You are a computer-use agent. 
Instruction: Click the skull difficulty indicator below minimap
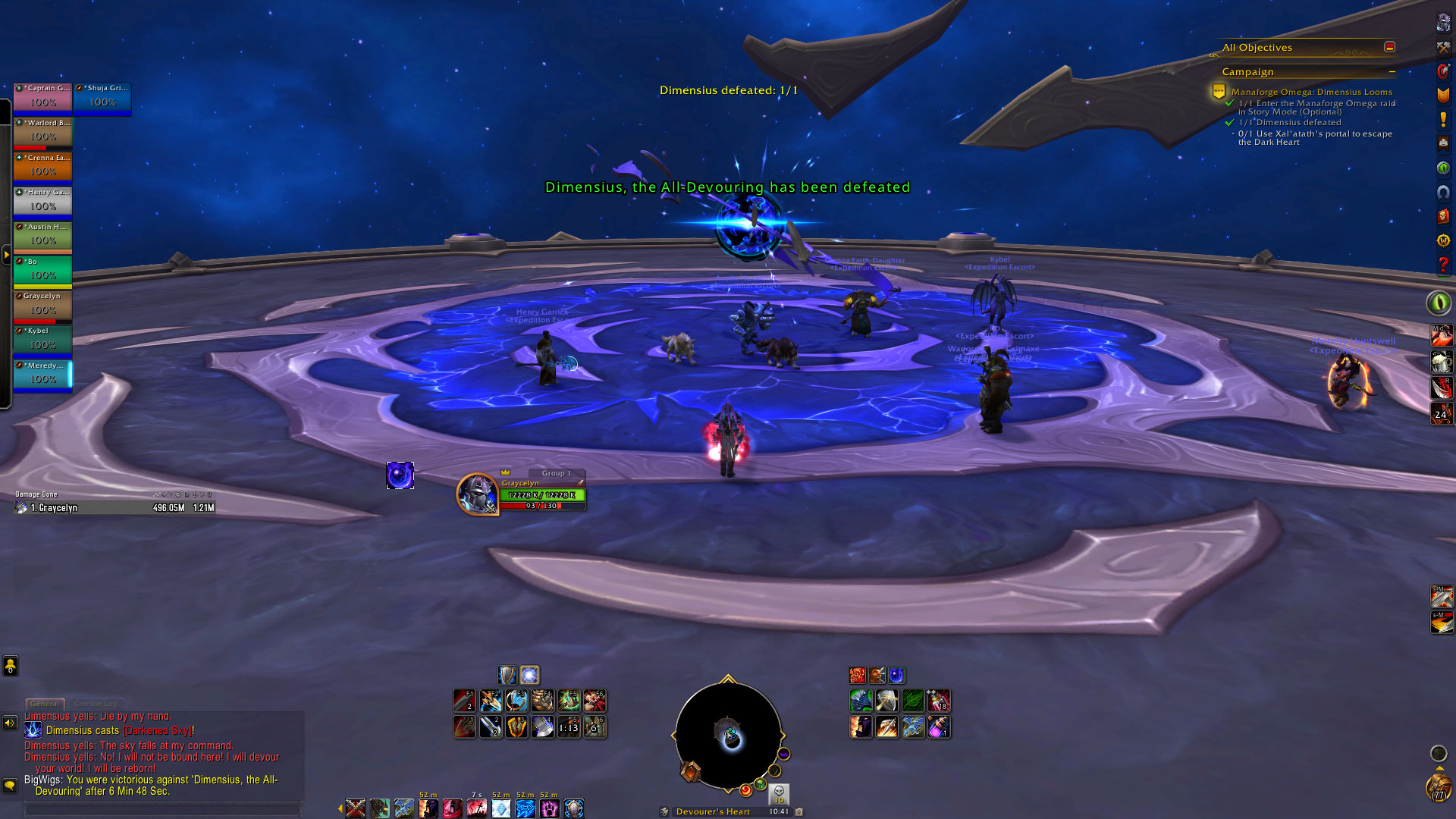pos(779,792)
